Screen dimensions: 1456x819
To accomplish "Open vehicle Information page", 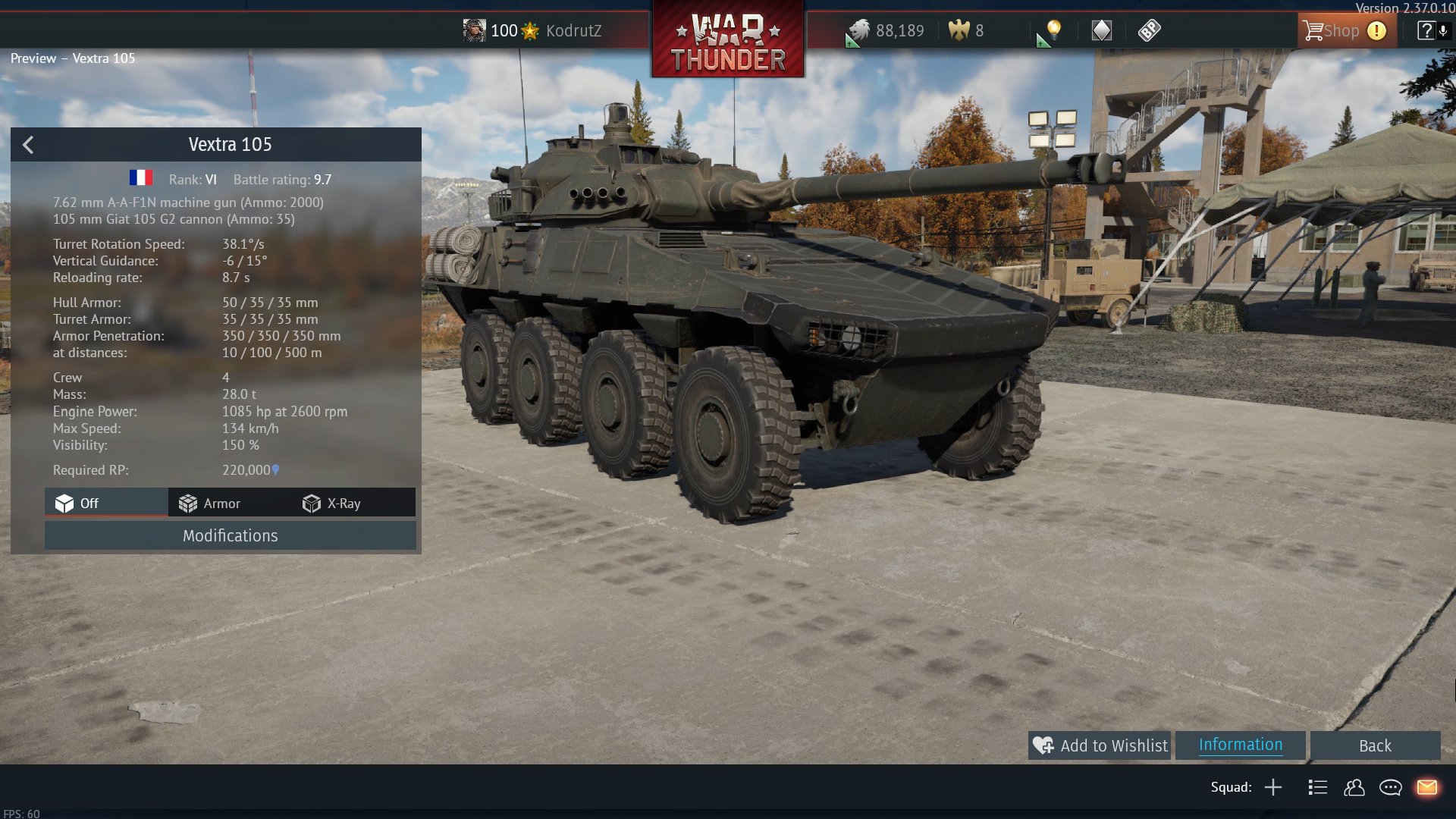I will click(x=1240, y=745).
